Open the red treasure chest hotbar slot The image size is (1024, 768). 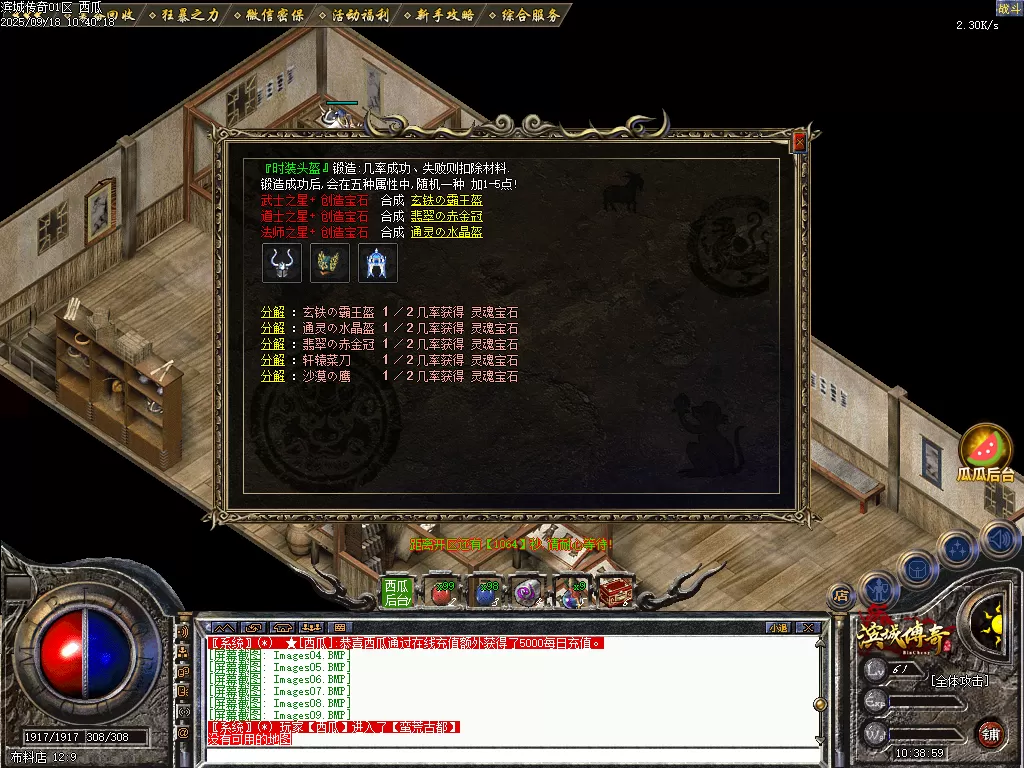(614, 593)
